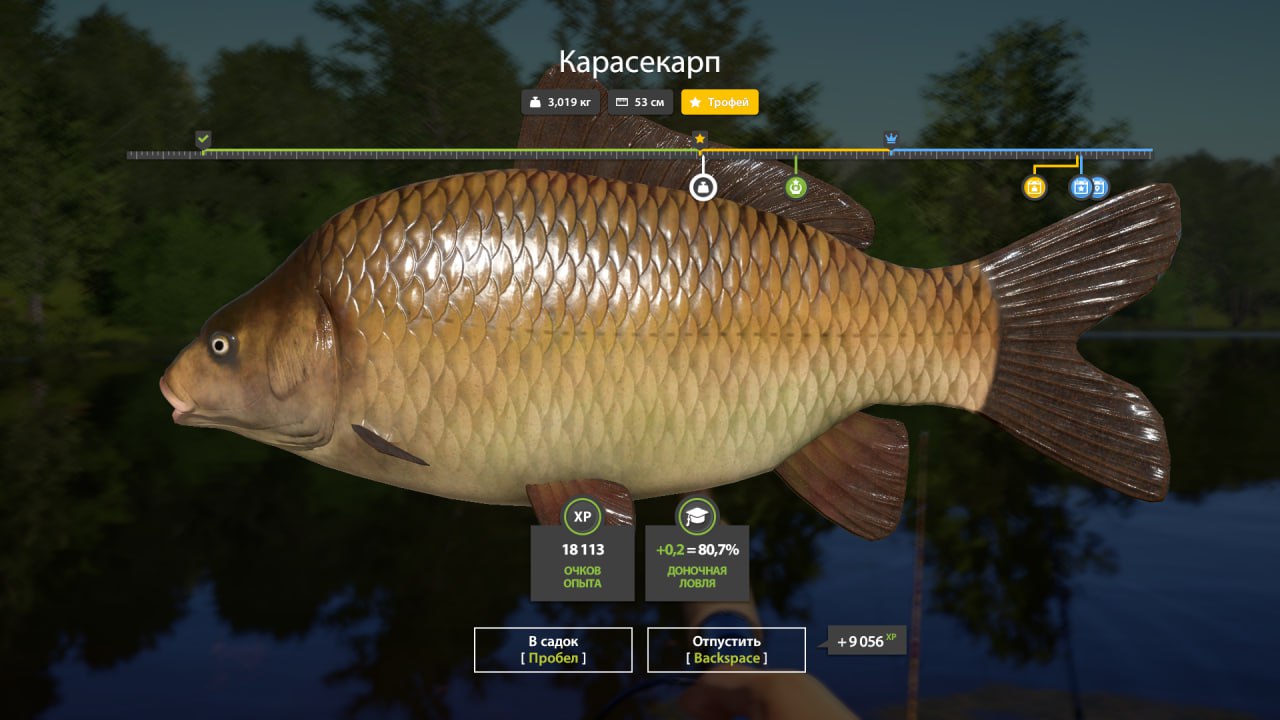Image resolution: width=1280 pixels, height=720 pixels.
Task: Click the white weight marker on the scale
Action: point(703,187)
